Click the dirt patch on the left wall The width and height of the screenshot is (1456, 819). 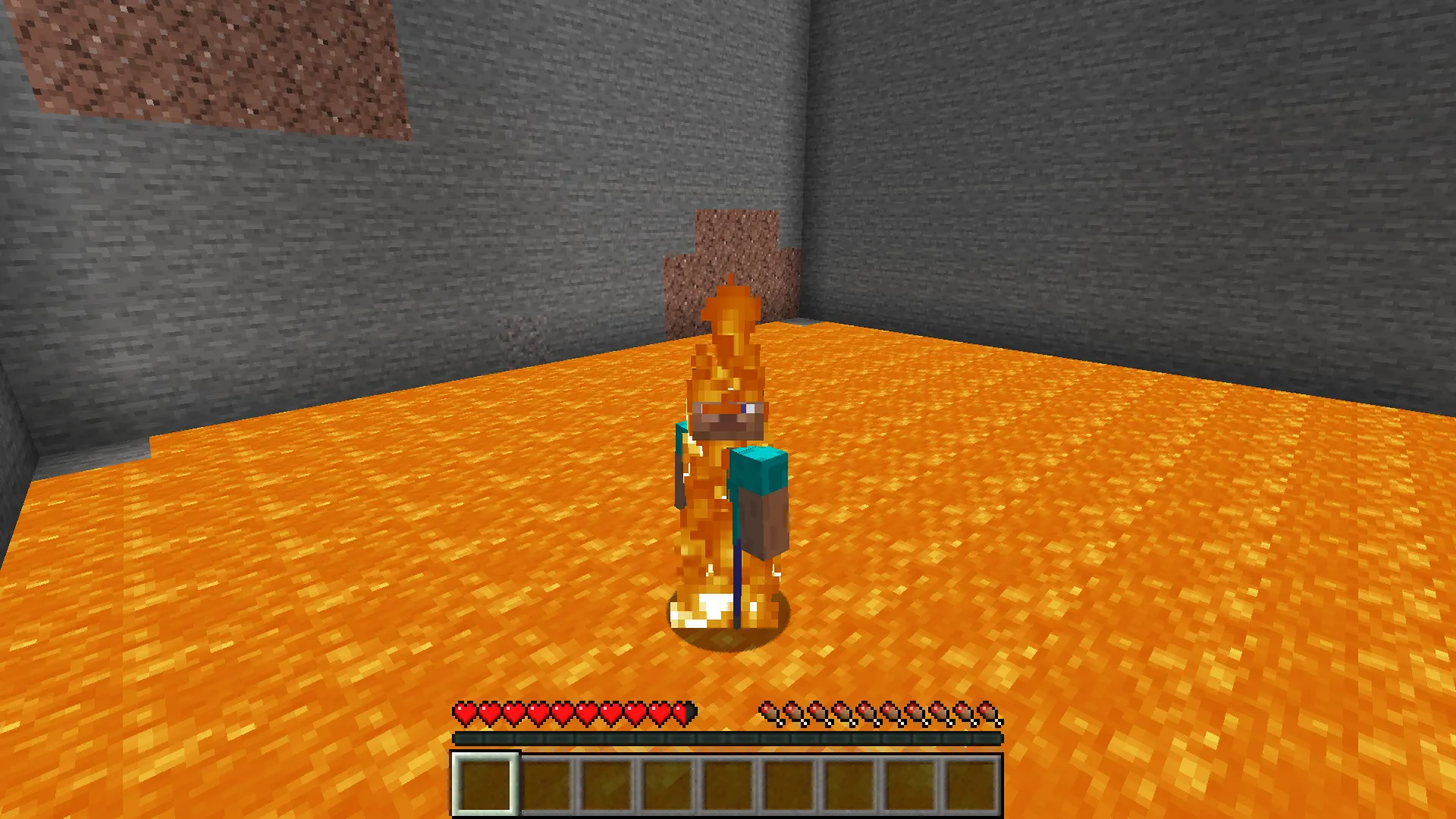(x=212, y=61)
